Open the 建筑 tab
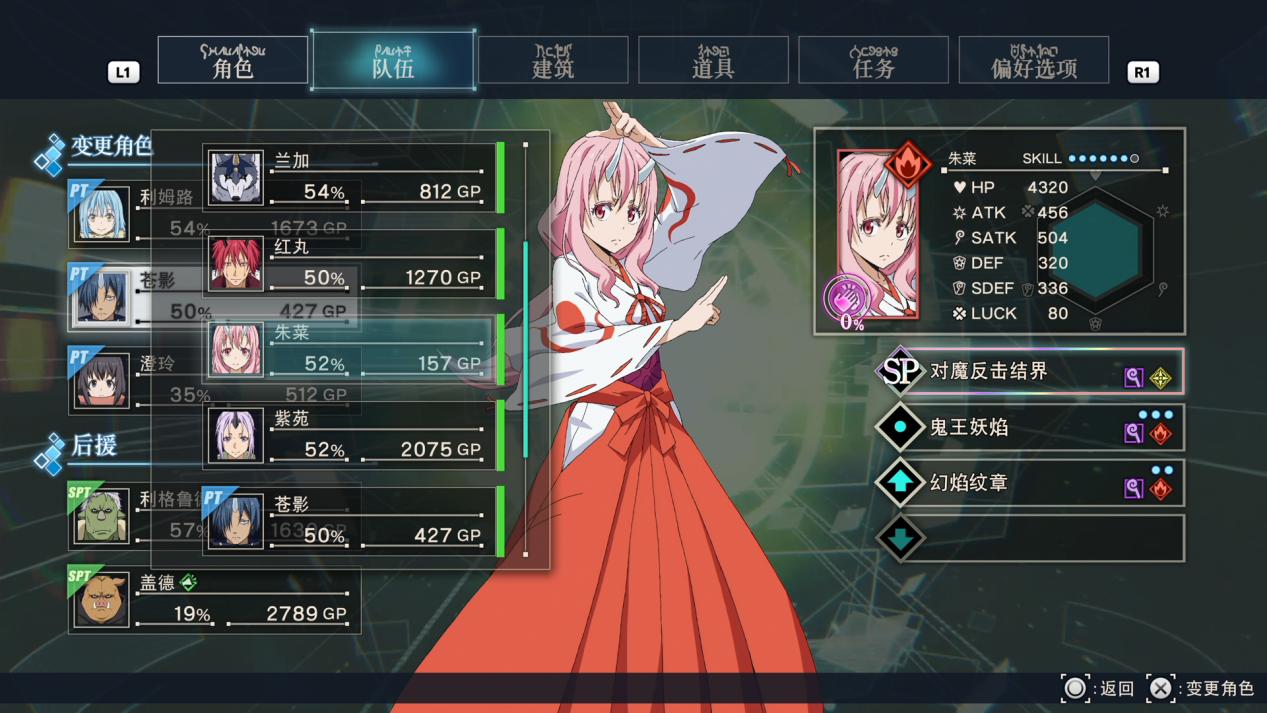1267x713 pixels. tap(553, 61)
